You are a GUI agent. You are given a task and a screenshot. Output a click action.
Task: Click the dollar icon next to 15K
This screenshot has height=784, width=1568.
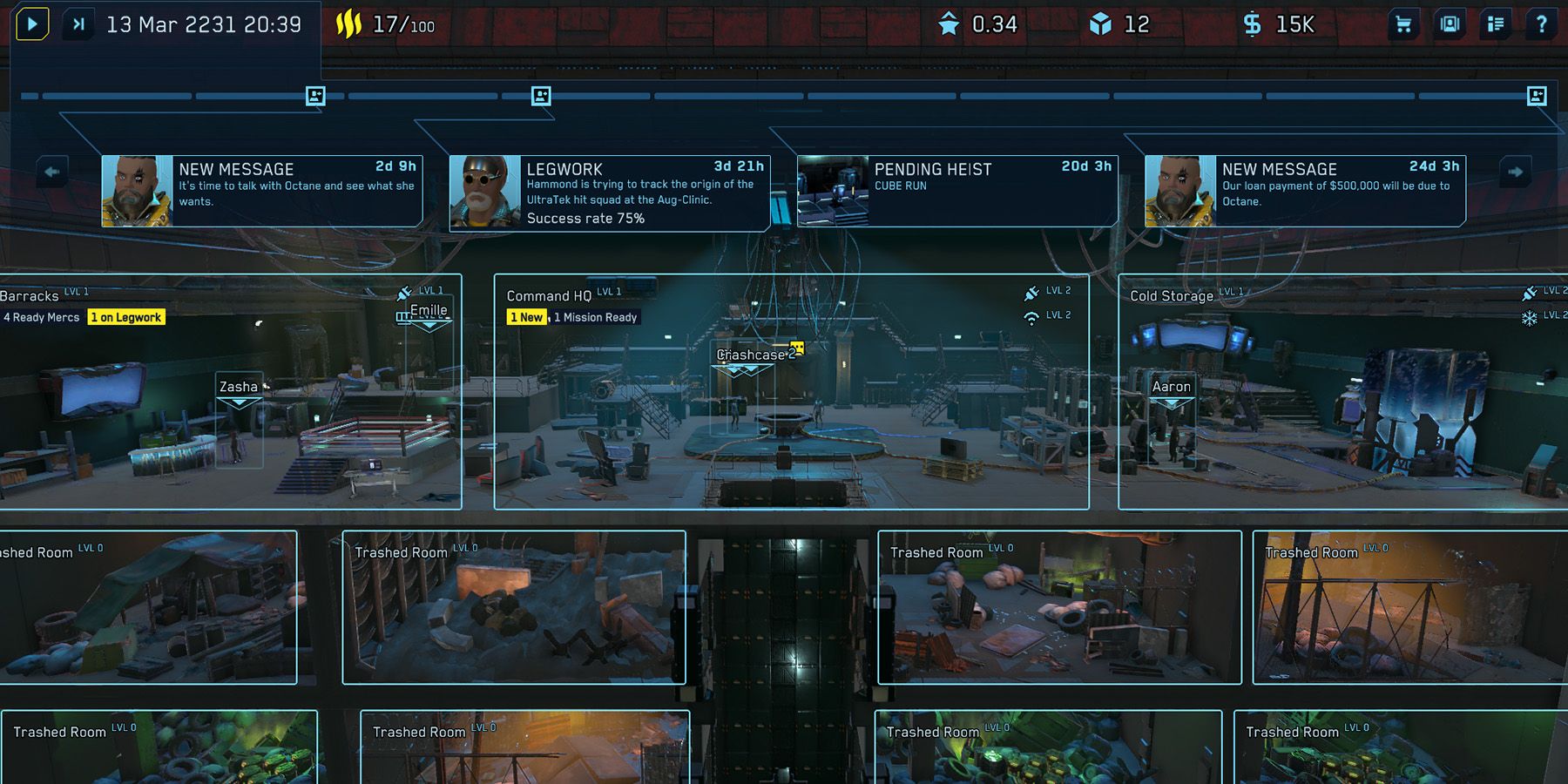click(1252, 24)
